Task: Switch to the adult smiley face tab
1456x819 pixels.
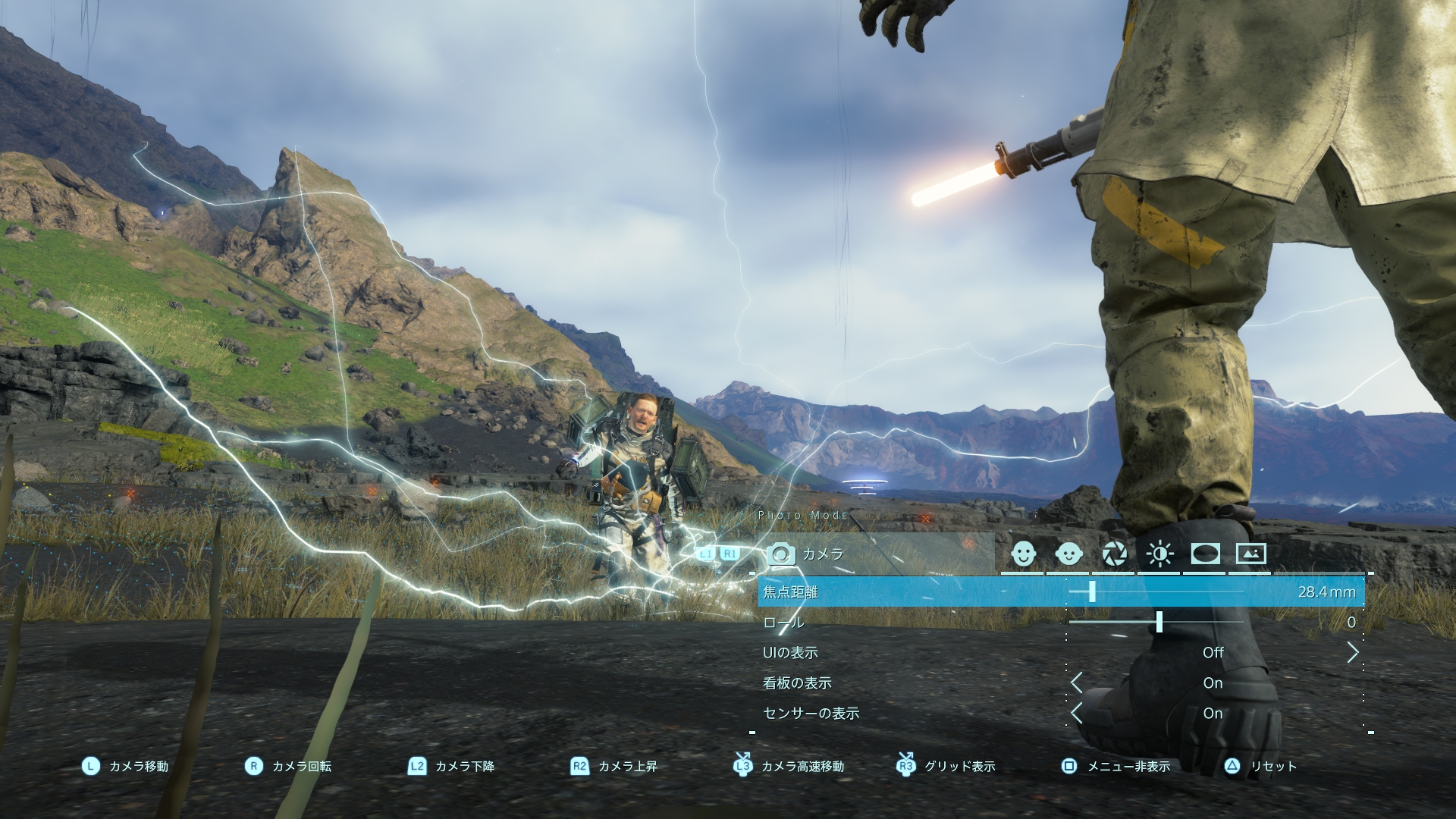Action: coord(1023,554)
